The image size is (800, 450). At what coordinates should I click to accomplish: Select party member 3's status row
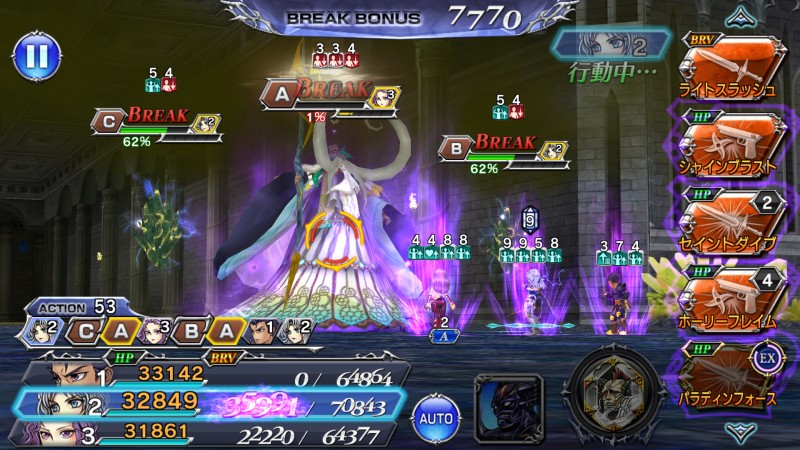210,433
